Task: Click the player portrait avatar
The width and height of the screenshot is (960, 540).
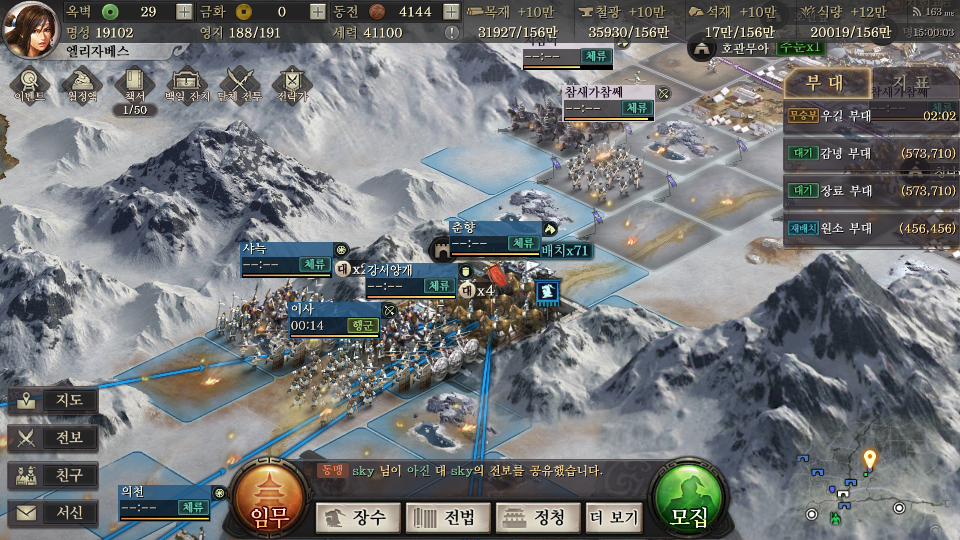Action: (x=30, y=27)
